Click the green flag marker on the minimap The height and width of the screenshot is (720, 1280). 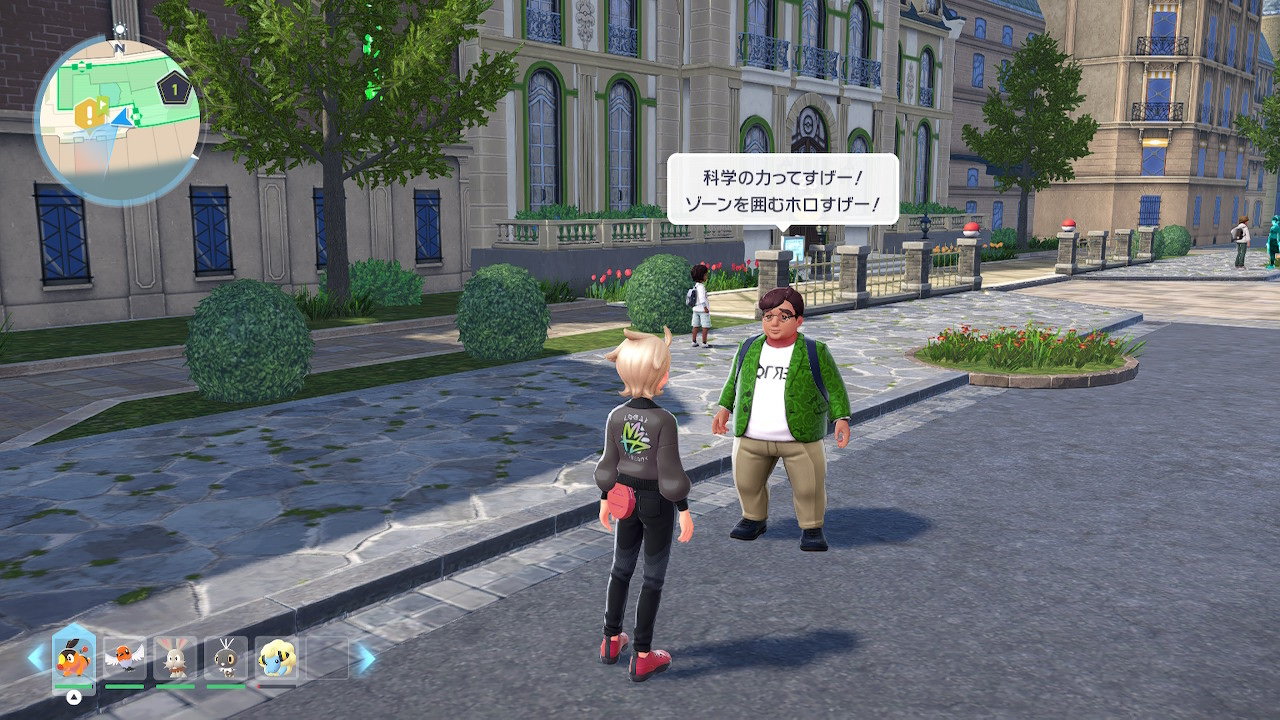pyautogui.click(x=103, y=106)
